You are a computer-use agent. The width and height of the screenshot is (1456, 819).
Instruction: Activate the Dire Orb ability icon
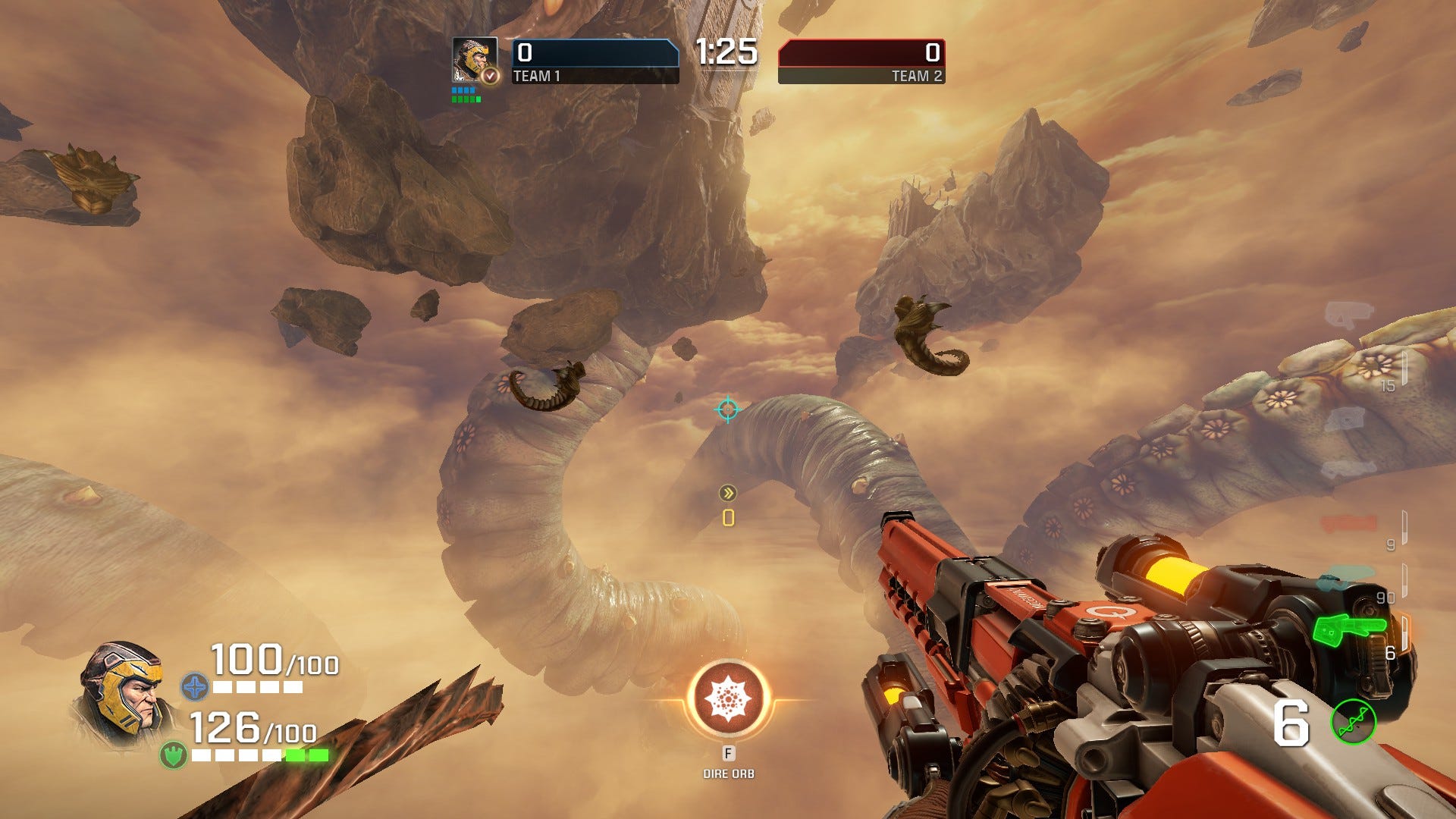click(728, 699)
